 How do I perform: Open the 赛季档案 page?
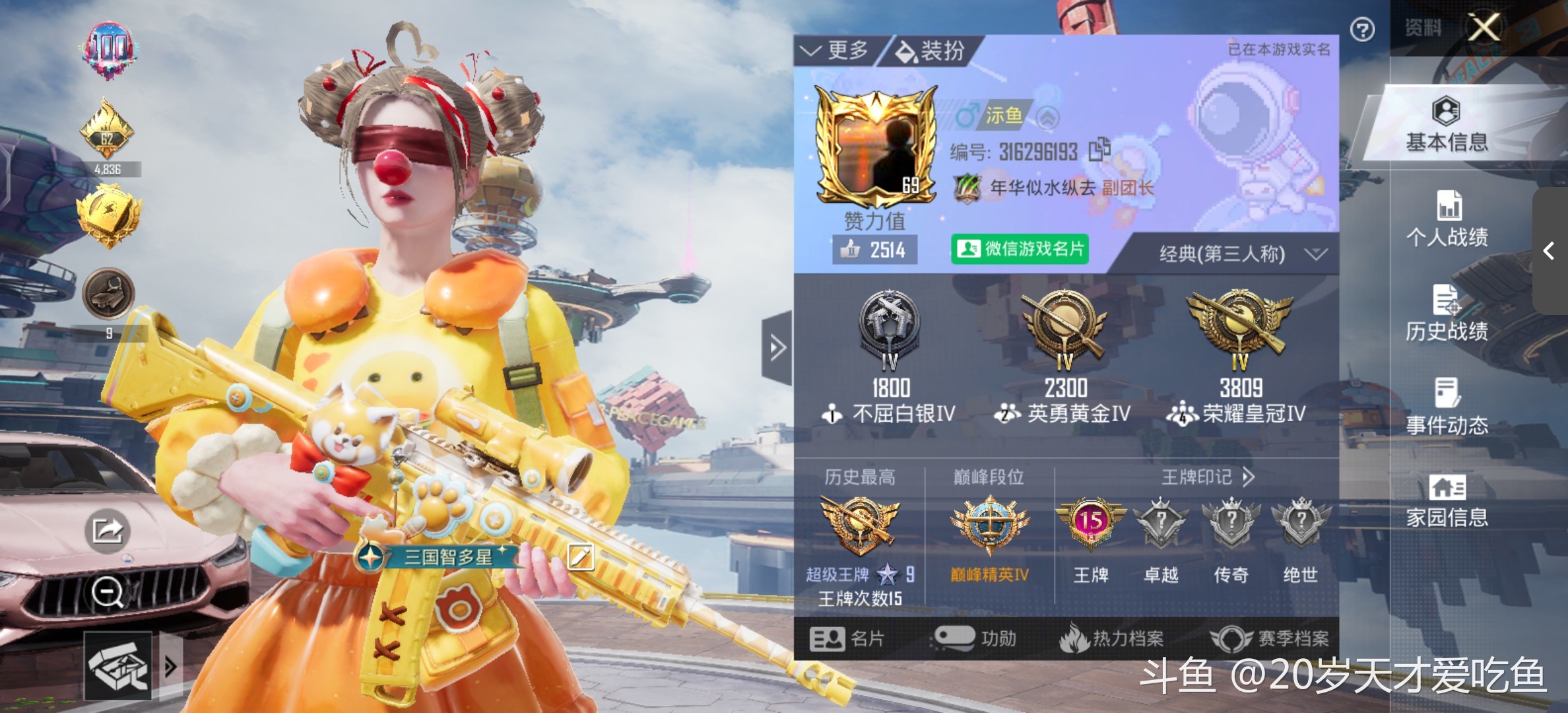tap(1270, 638)
